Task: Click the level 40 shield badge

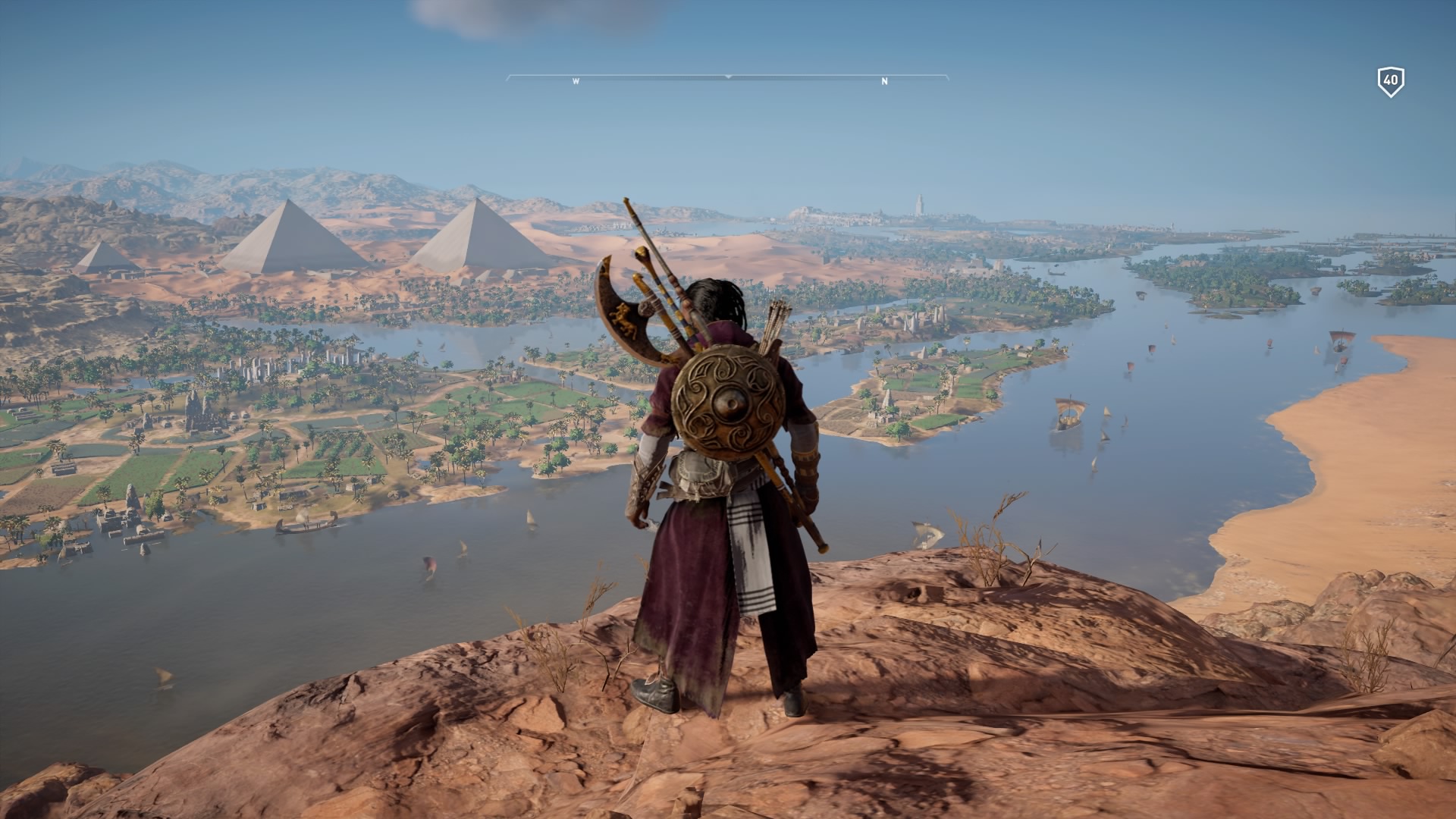Action: 1390,81
